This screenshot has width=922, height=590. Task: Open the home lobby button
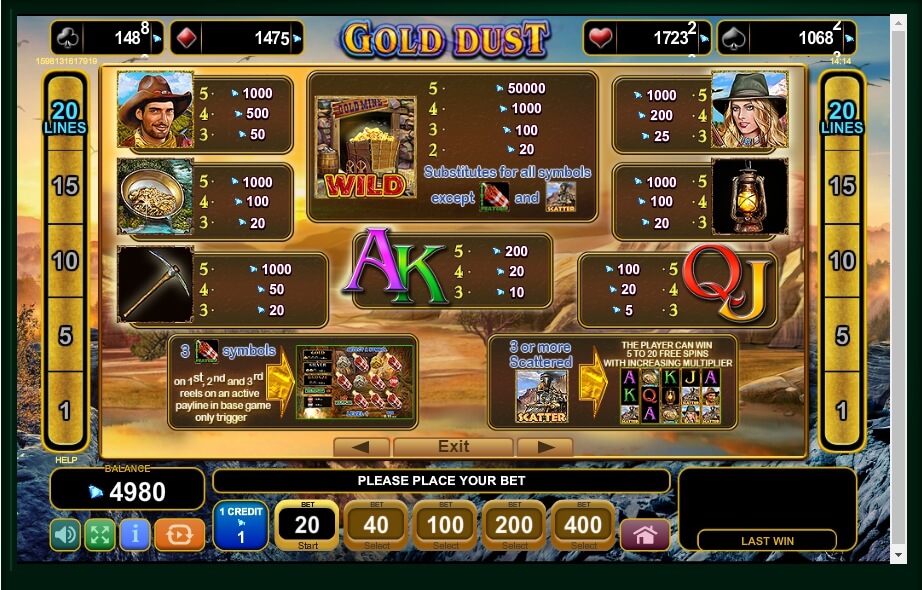tap(645, 535)
